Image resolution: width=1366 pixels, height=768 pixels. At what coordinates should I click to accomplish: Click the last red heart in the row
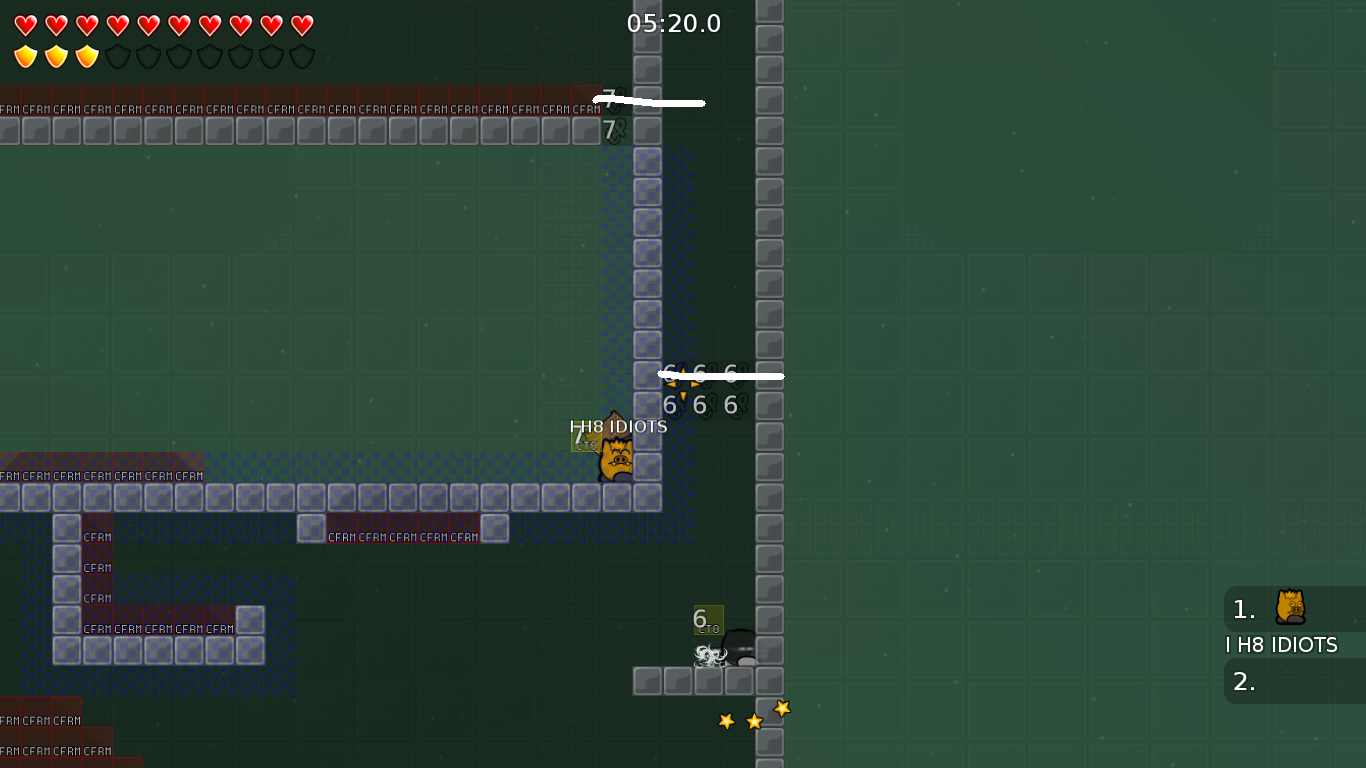(x=300, y=23)
